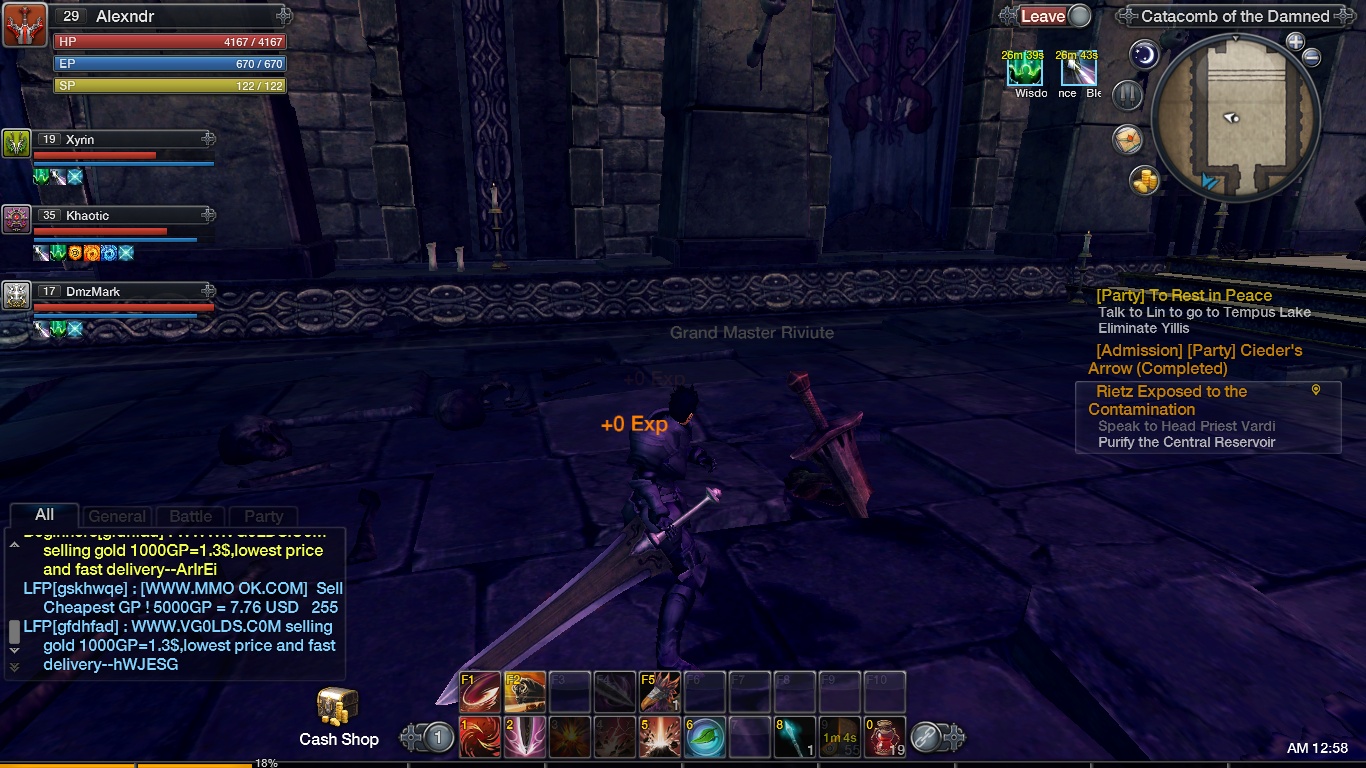Activate the F2 charge skill icon
Viewport: 1366px width, 768px height.
tap(525, 691)
